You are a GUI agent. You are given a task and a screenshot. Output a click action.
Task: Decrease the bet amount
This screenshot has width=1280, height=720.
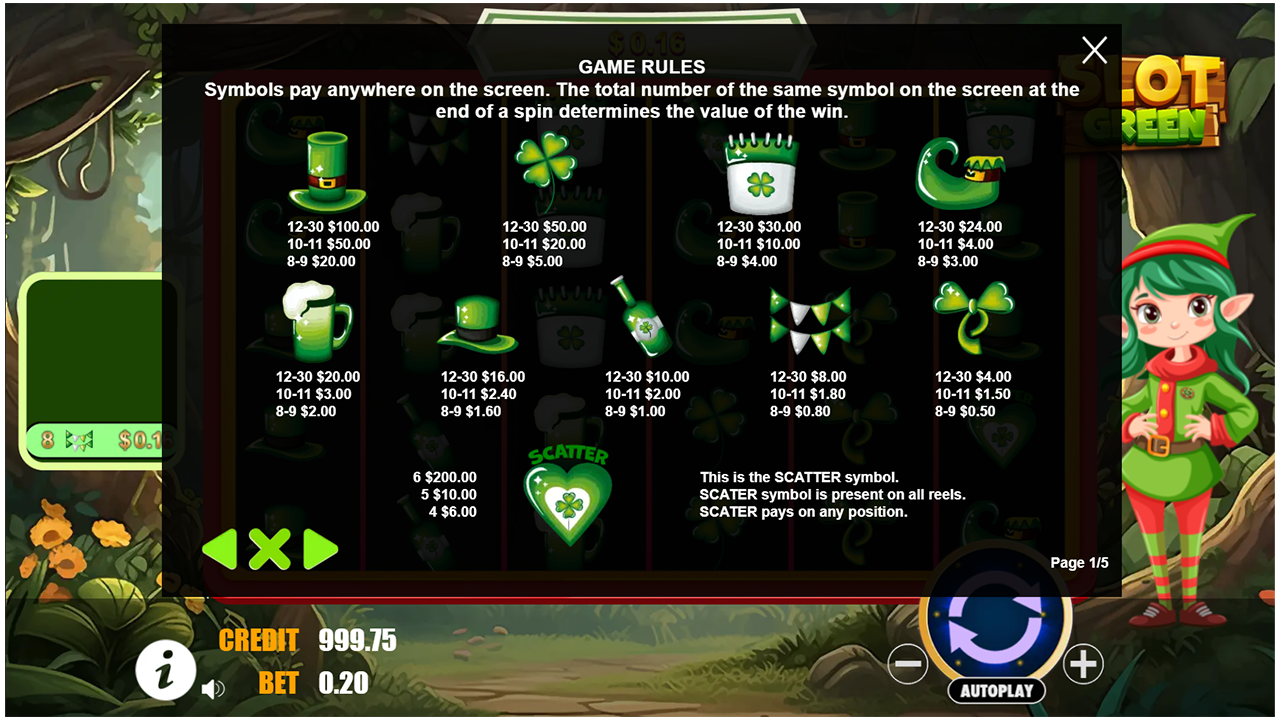(911, 664)
